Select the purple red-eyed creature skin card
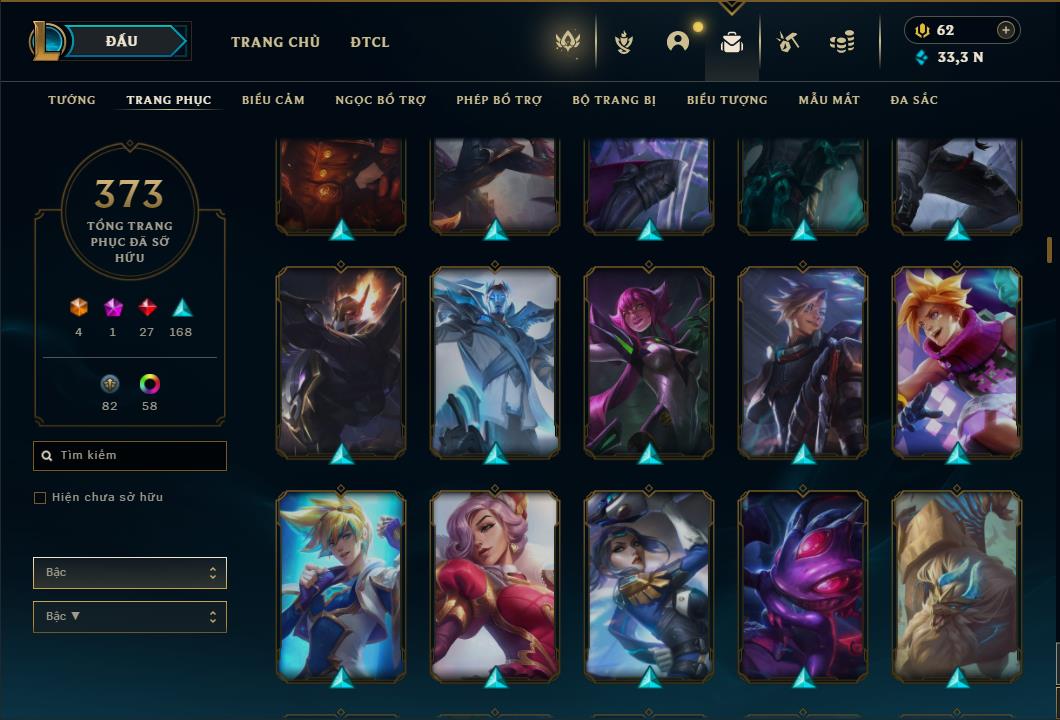Viewport: 1060px width, 720px height. pos(803,585)
